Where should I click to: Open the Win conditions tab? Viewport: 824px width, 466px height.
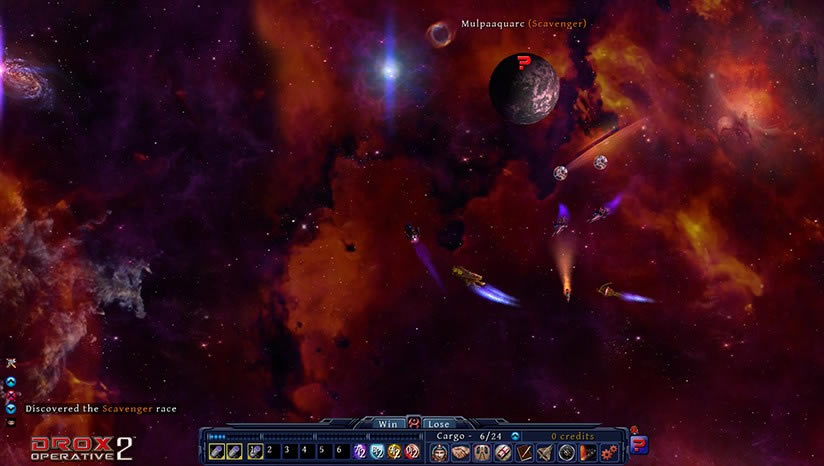pyautogui.click(x=387, y=424)
